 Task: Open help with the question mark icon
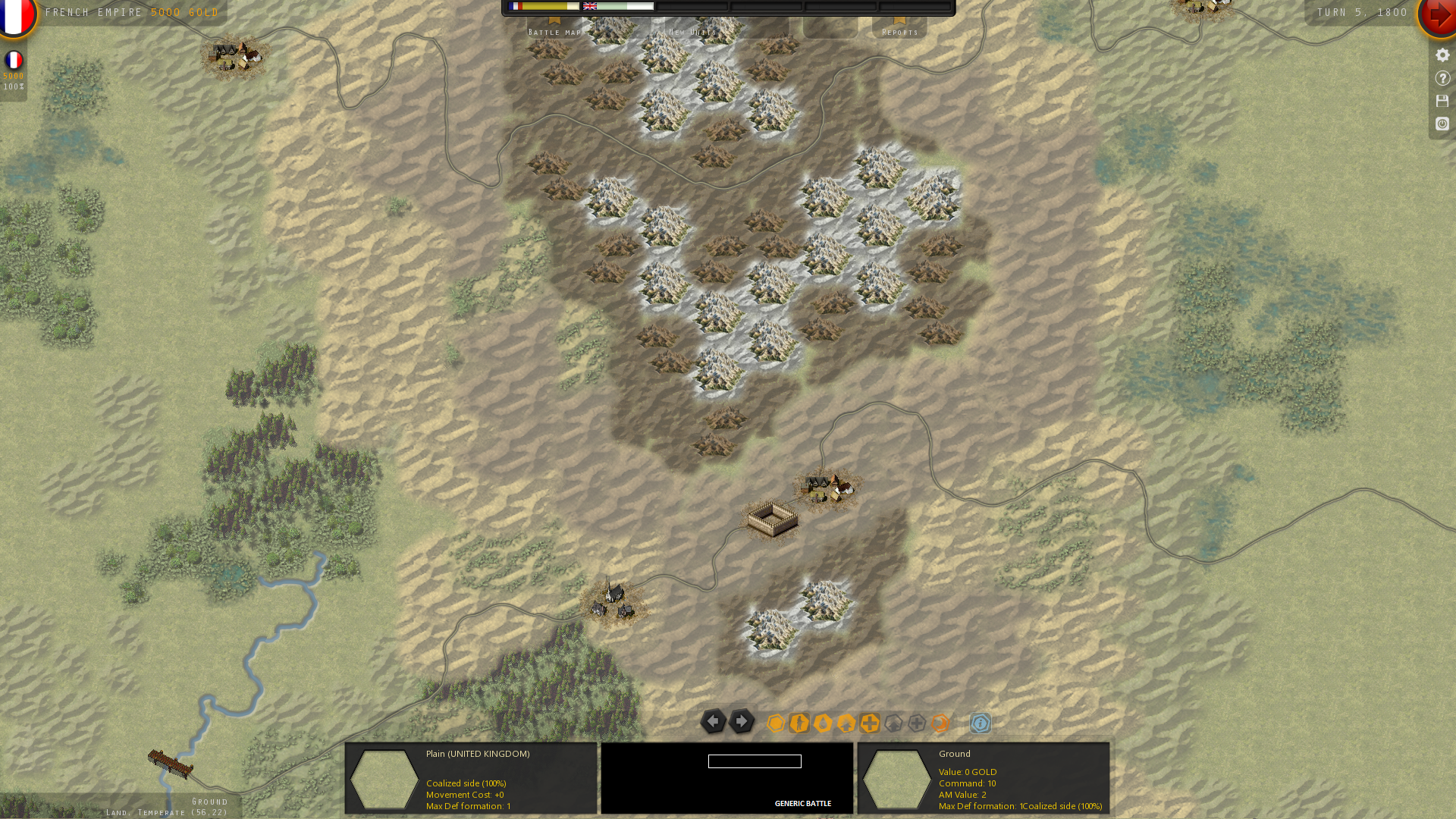click(x=1442, y=78)
